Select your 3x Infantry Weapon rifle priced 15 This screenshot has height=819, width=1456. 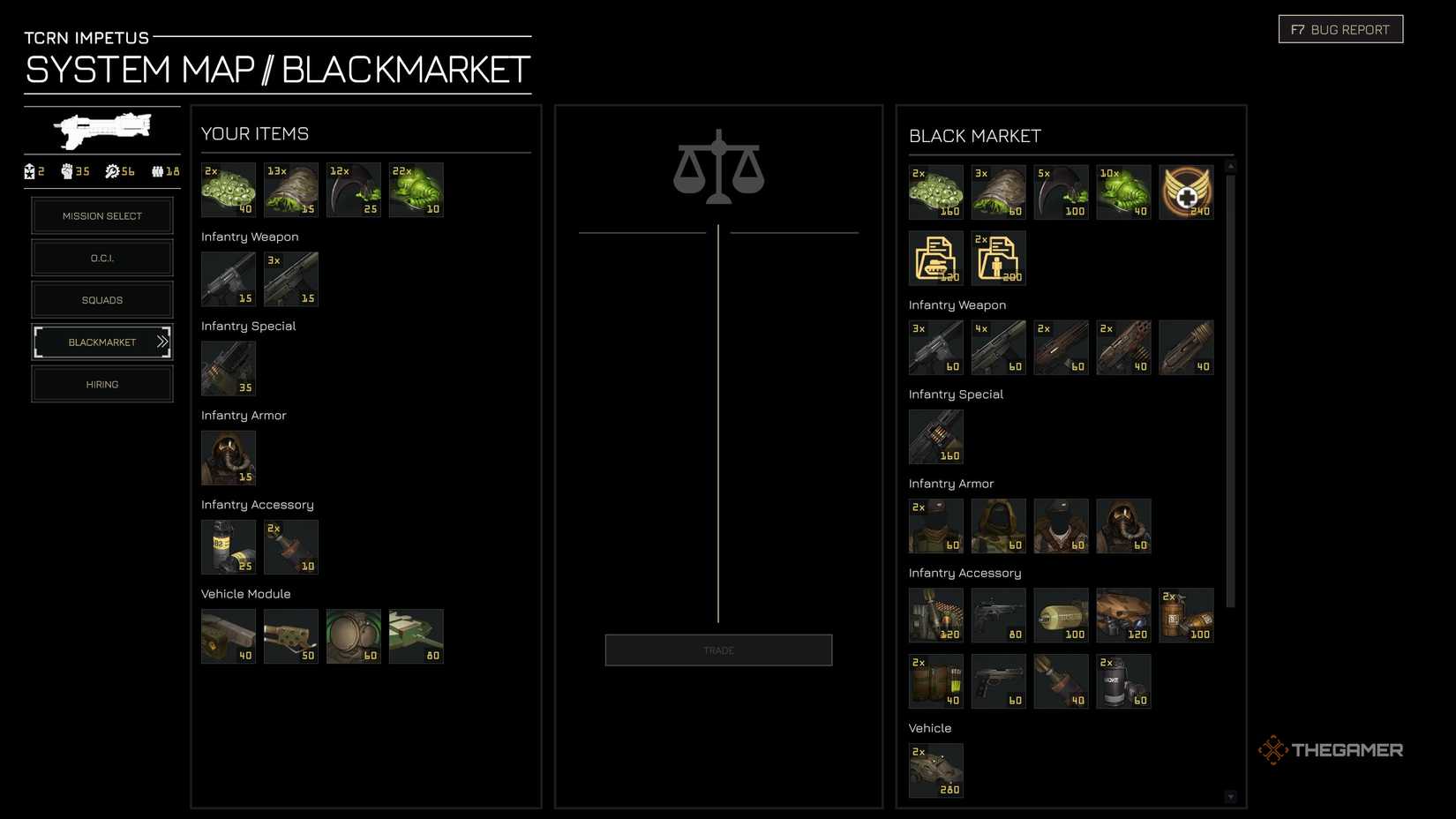(290, 278)
